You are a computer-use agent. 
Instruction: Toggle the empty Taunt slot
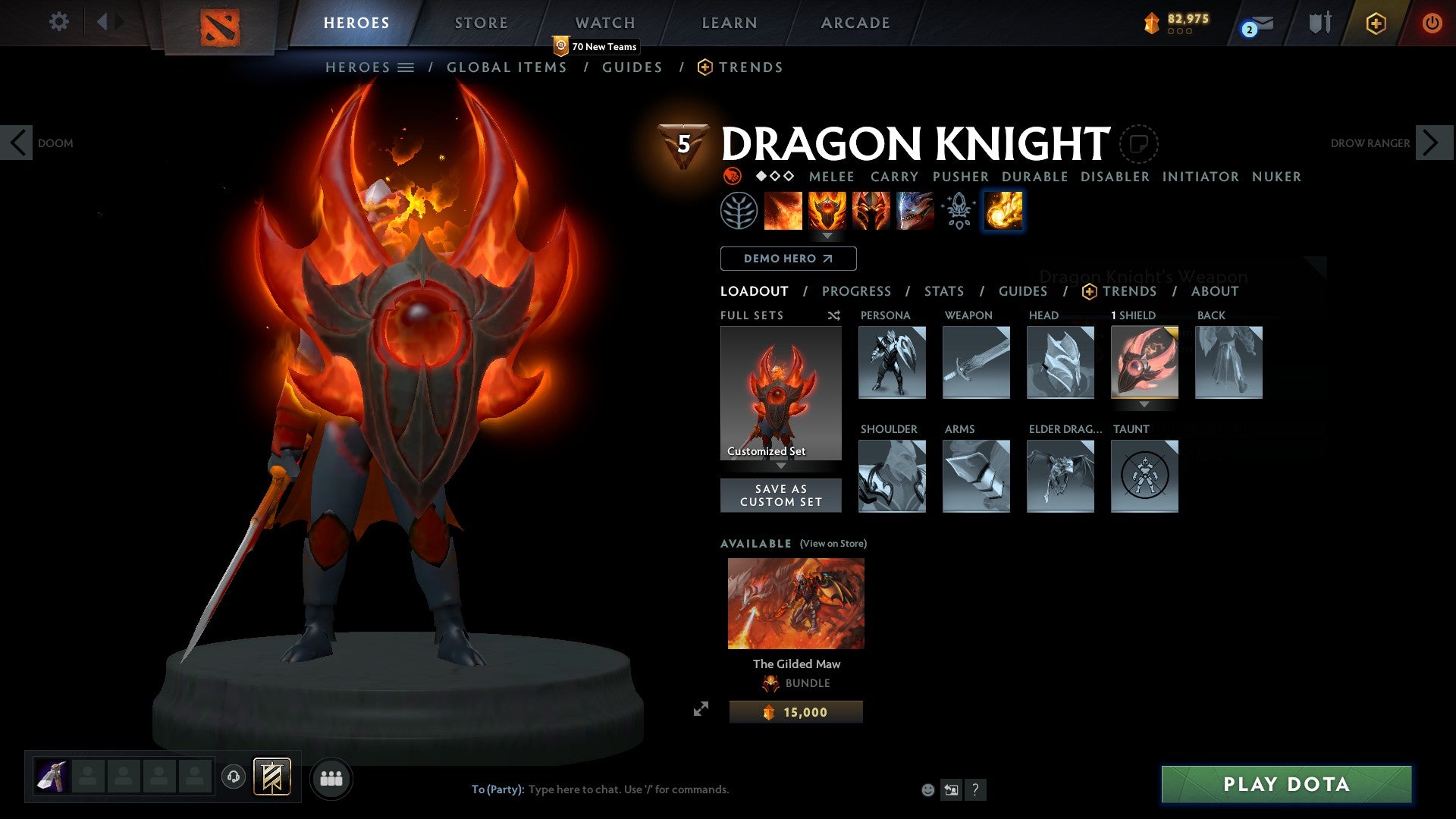tap(1144, 476)
